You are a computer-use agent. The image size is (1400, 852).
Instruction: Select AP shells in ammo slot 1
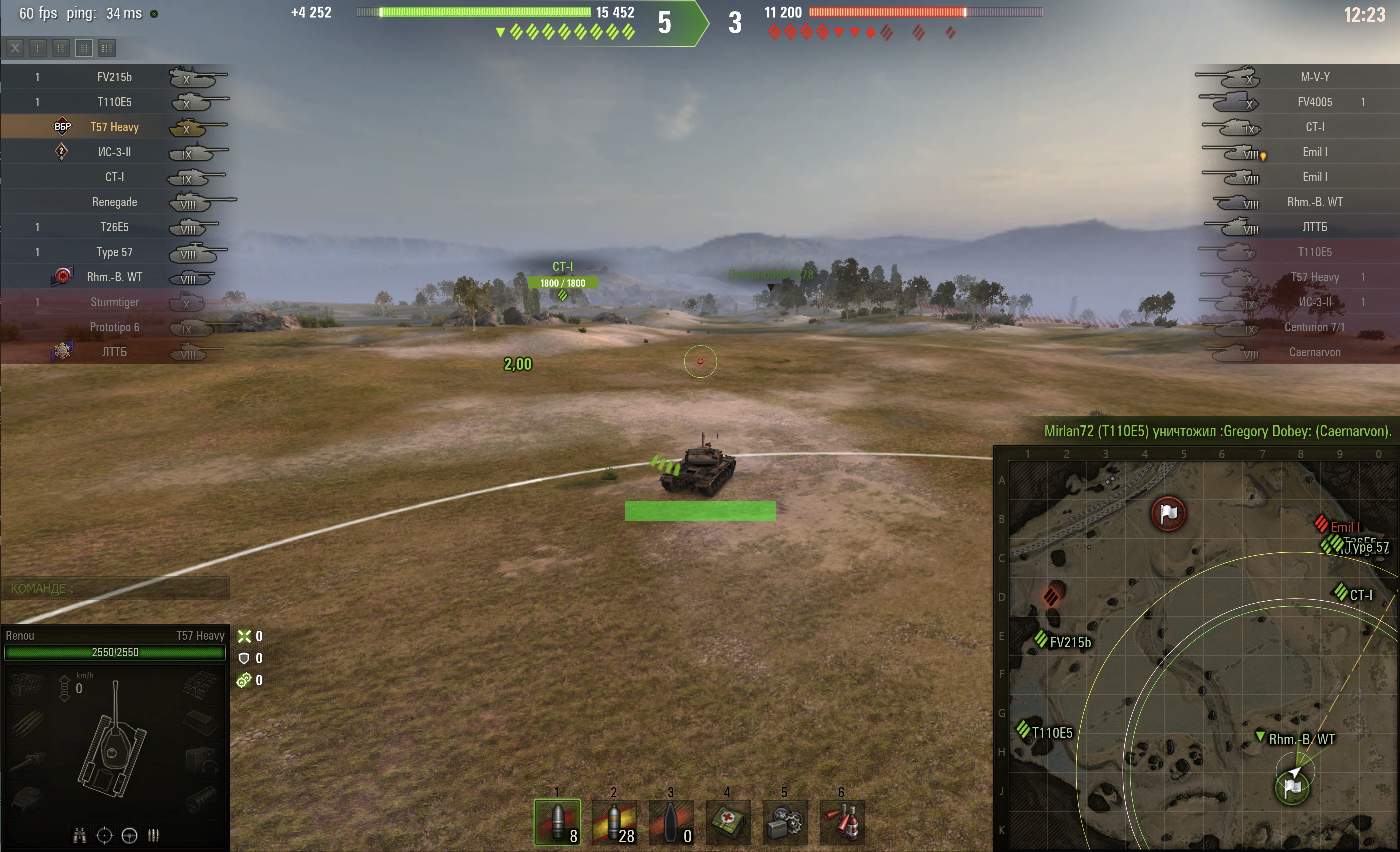[x=557, y=822]
